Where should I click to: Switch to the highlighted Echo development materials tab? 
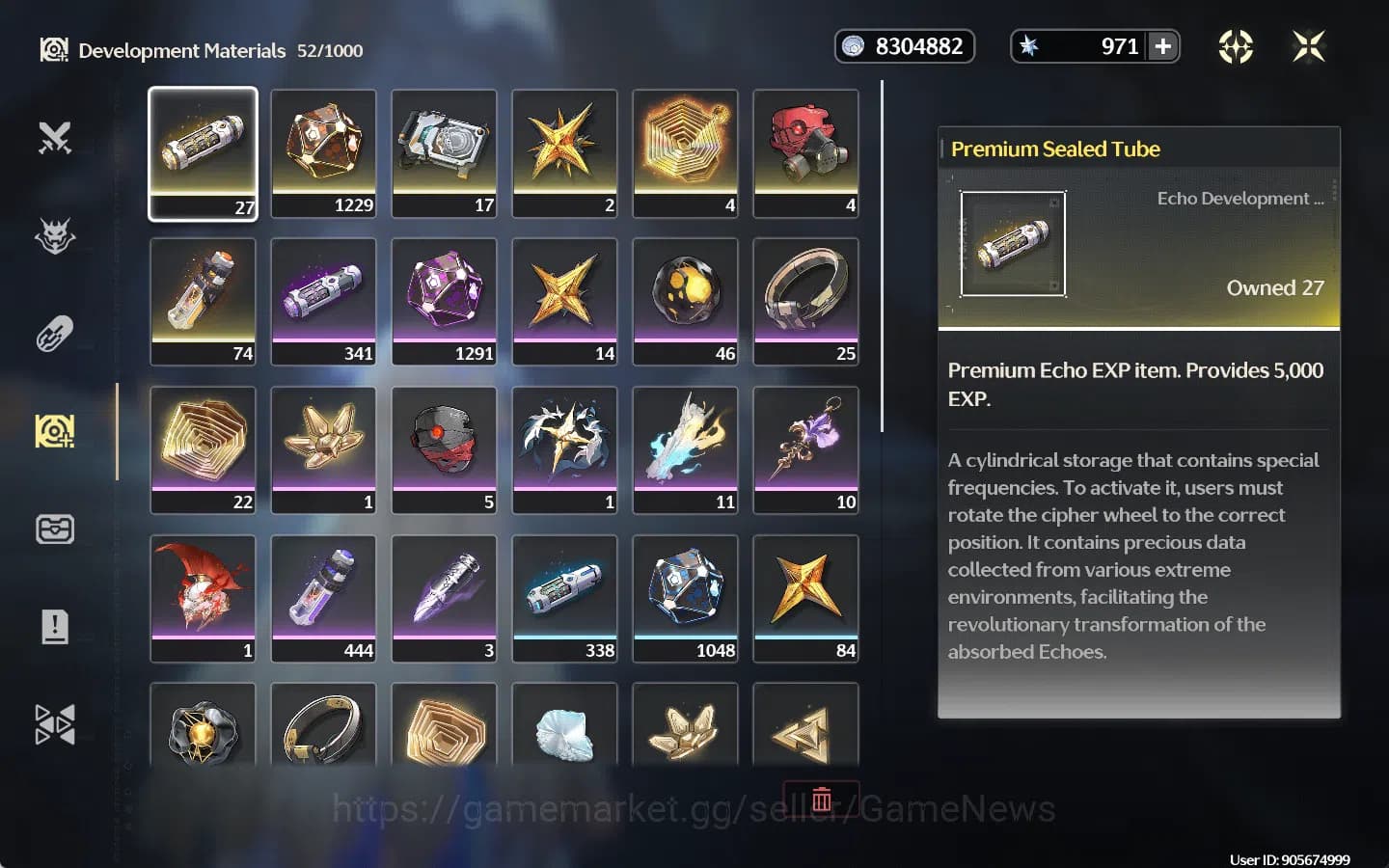(x=55, y=431)
